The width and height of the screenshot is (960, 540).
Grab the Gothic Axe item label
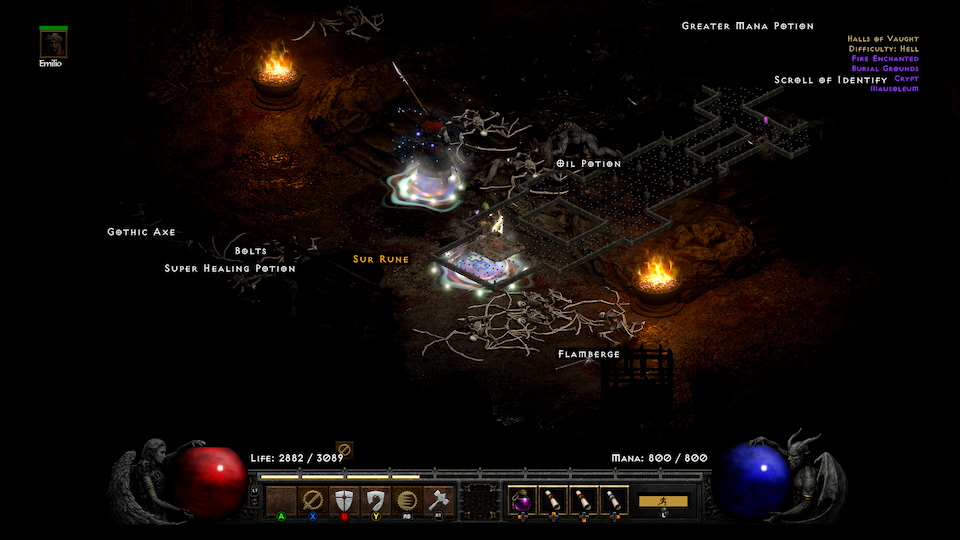(141, 232)
